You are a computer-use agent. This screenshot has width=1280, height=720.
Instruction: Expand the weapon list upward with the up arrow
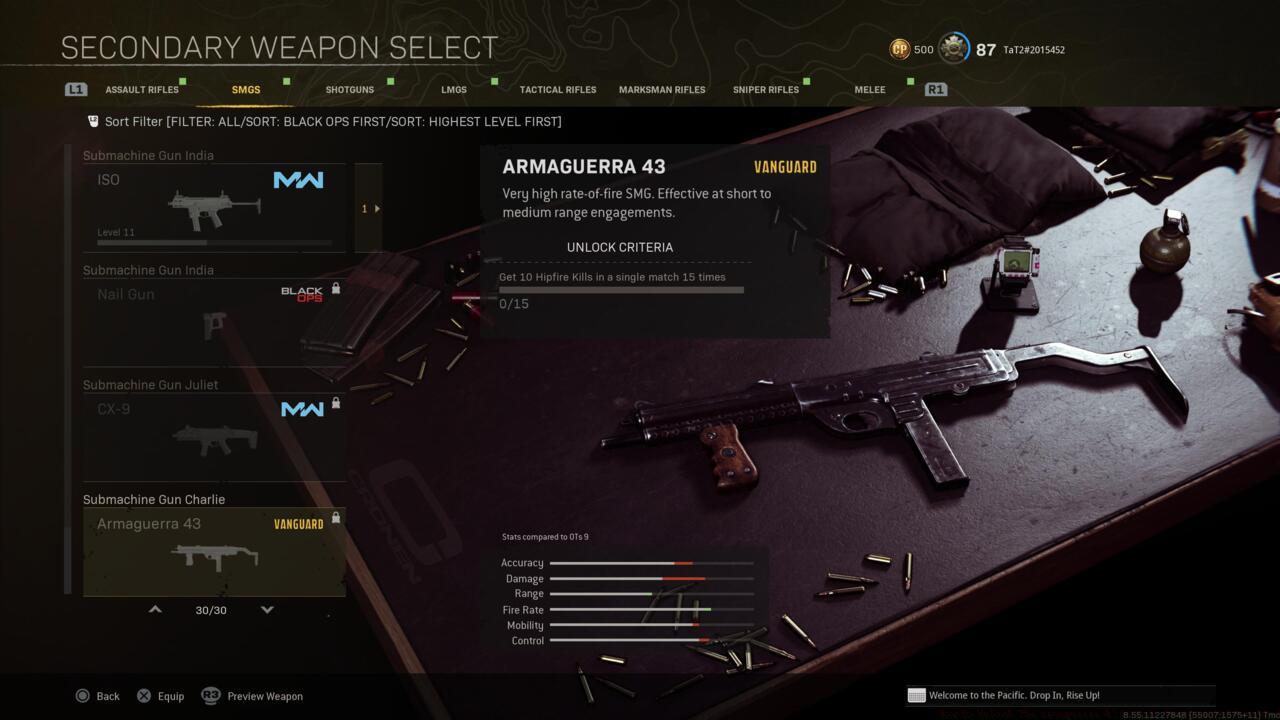click(x=155, y=609)
